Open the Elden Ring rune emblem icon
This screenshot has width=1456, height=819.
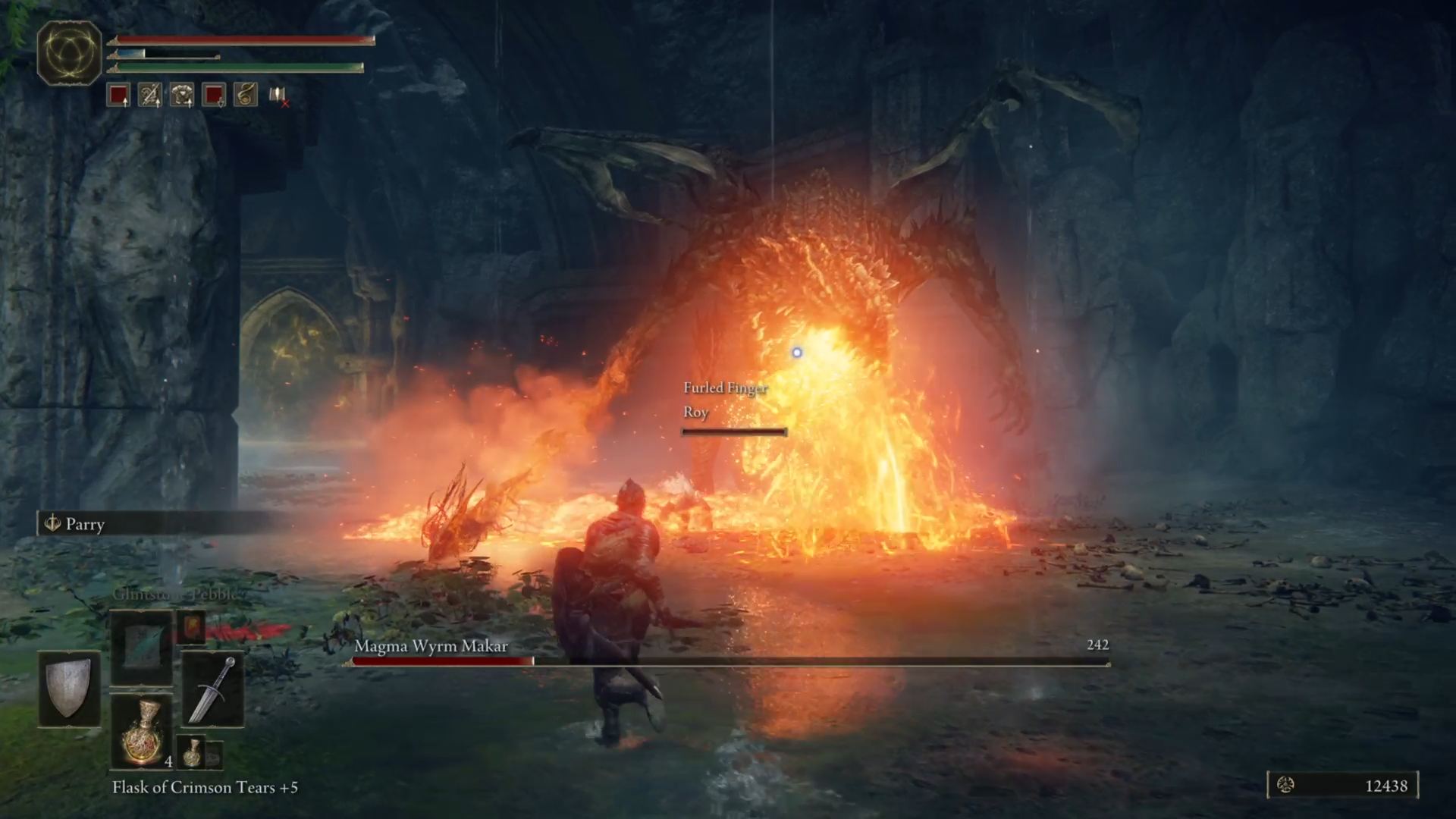(x=69, y=54)
